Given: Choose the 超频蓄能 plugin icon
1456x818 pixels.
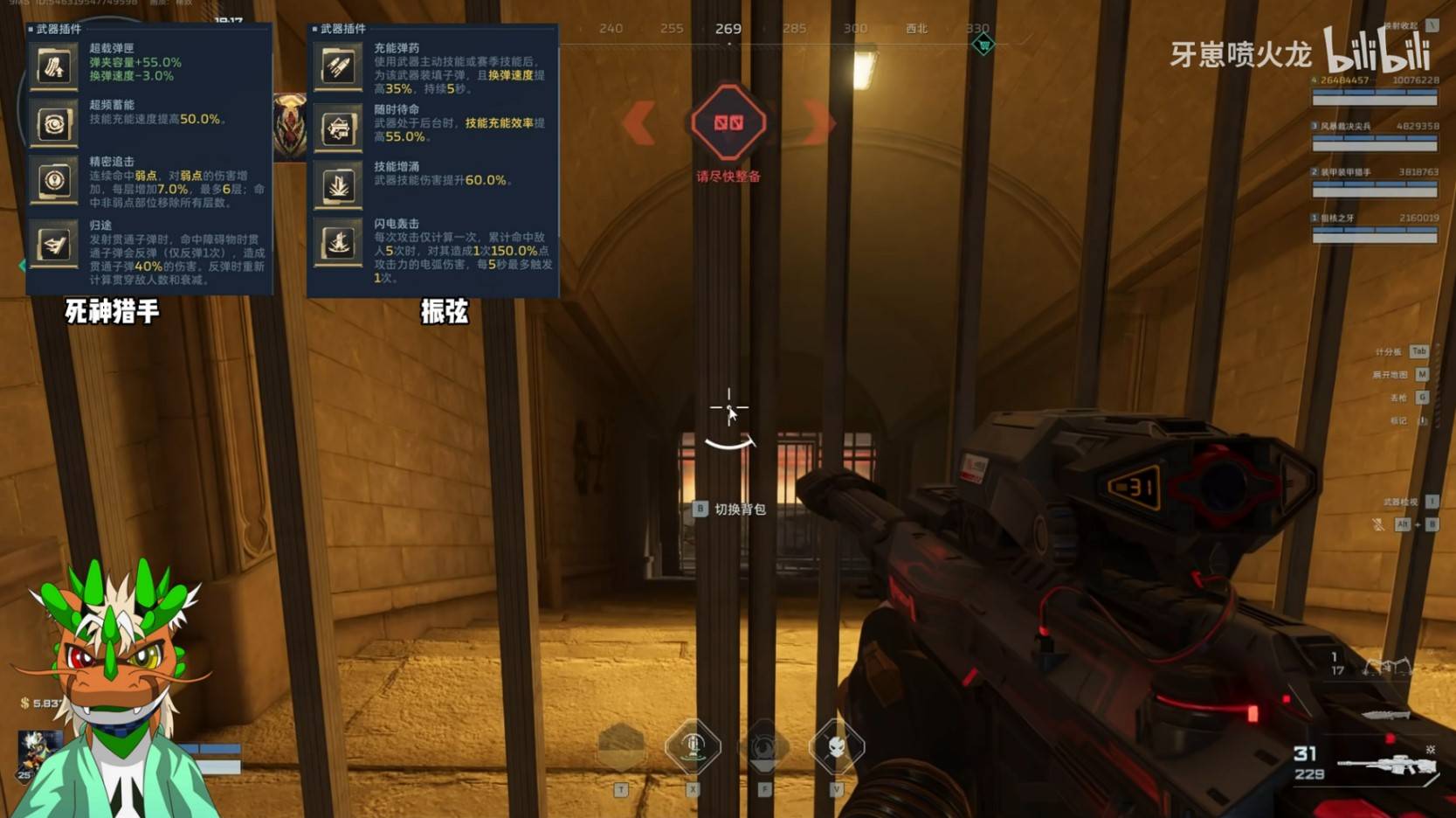Looking at the screenshot, I should point(53,124).
